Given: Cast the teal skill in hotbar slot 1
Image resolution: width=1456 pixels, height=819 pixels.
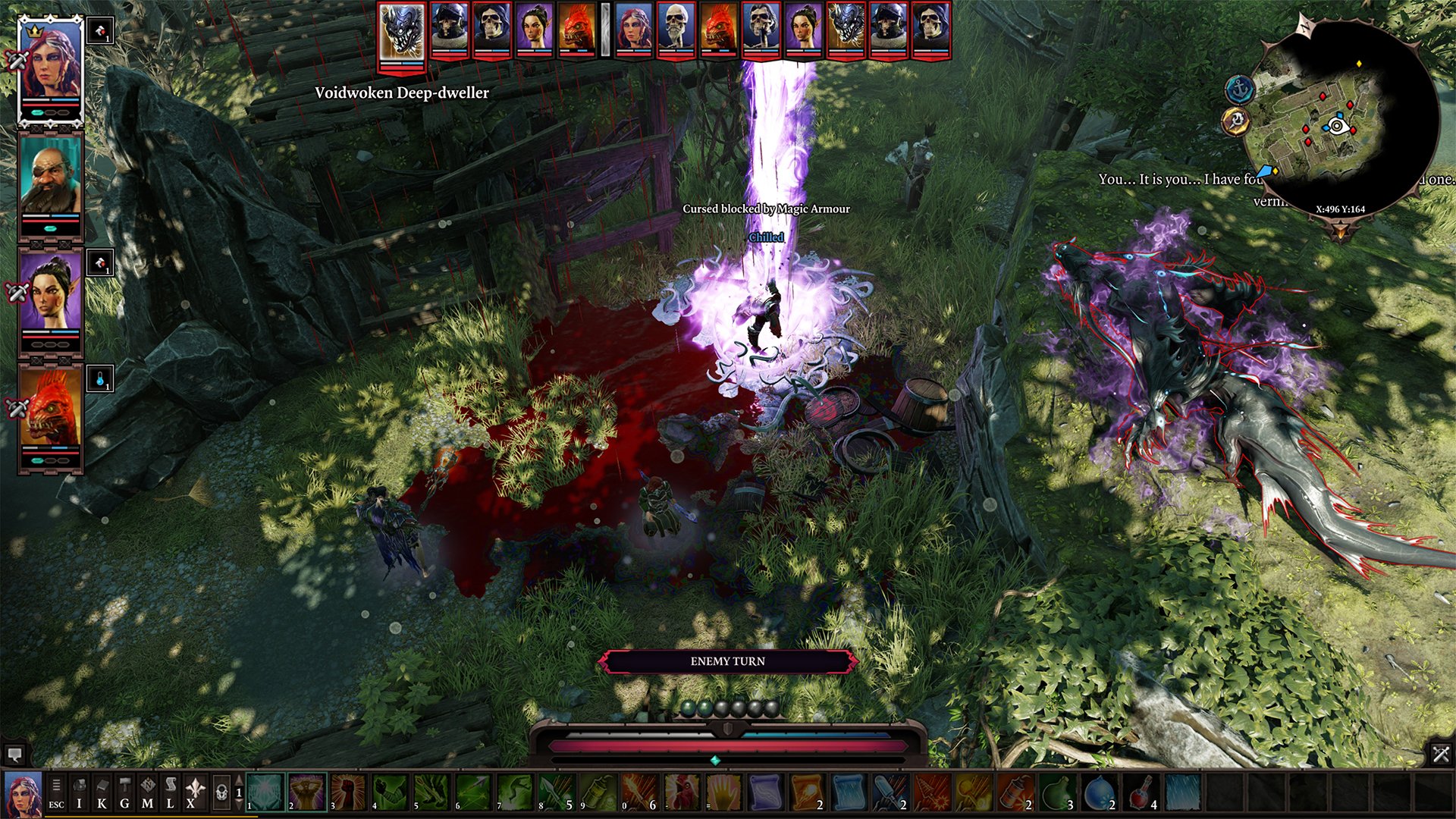Looking at the screenshot, I should tap(265, 792).
